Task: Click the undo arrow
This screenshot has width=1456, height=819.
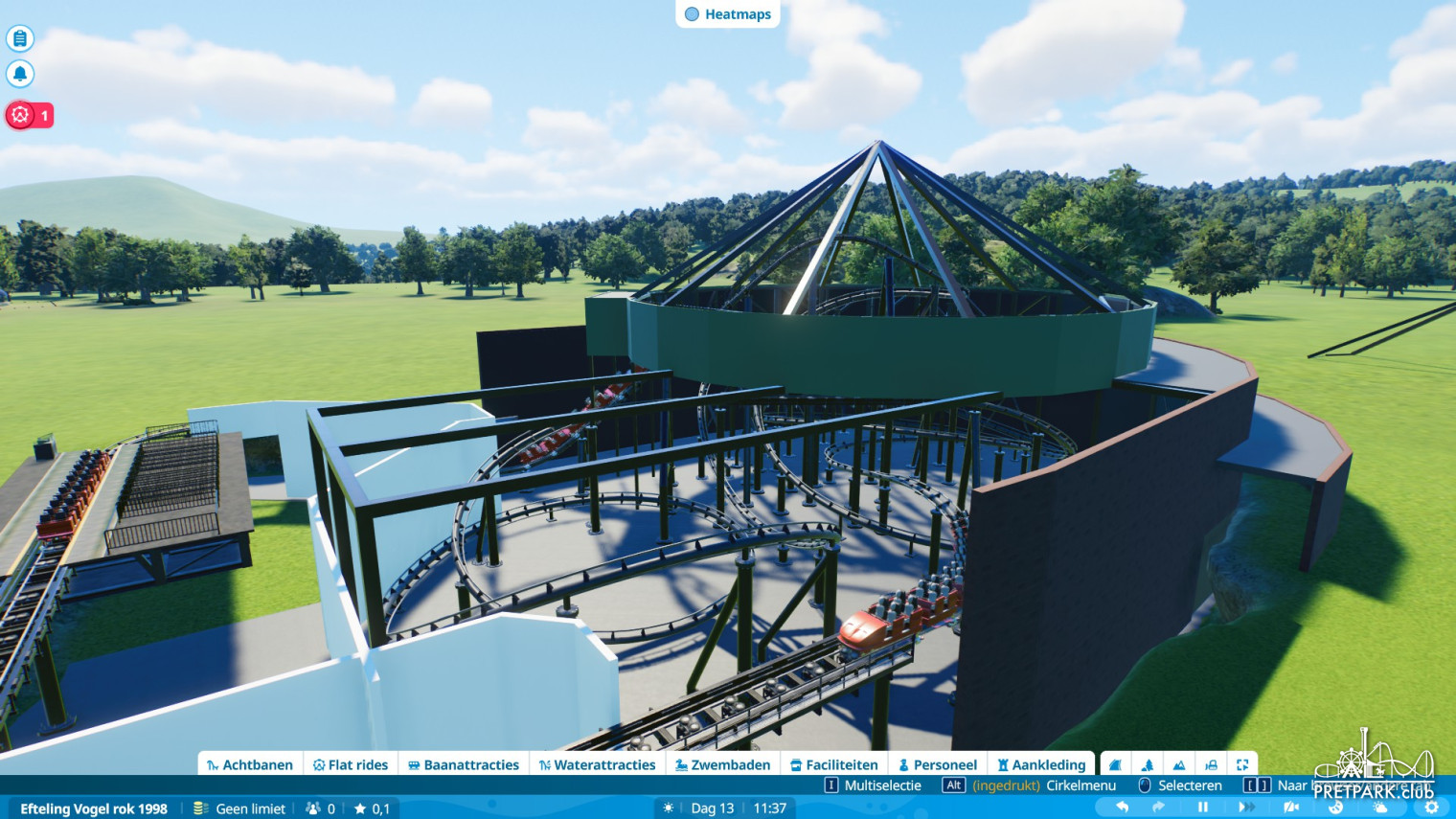Action: [1122, 808]
